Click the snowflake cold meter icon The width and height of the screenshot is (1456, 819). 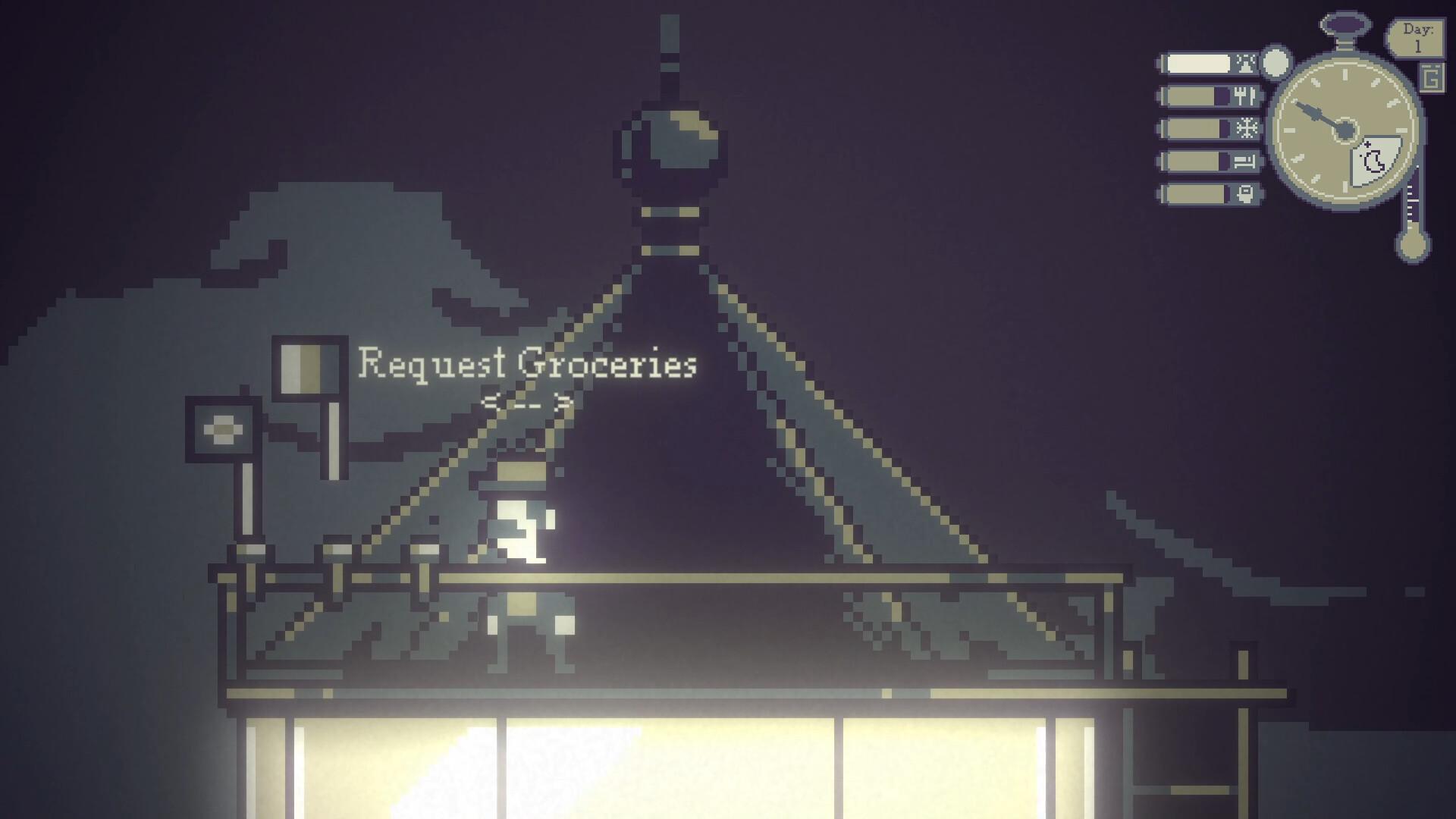coord(1248,128)
